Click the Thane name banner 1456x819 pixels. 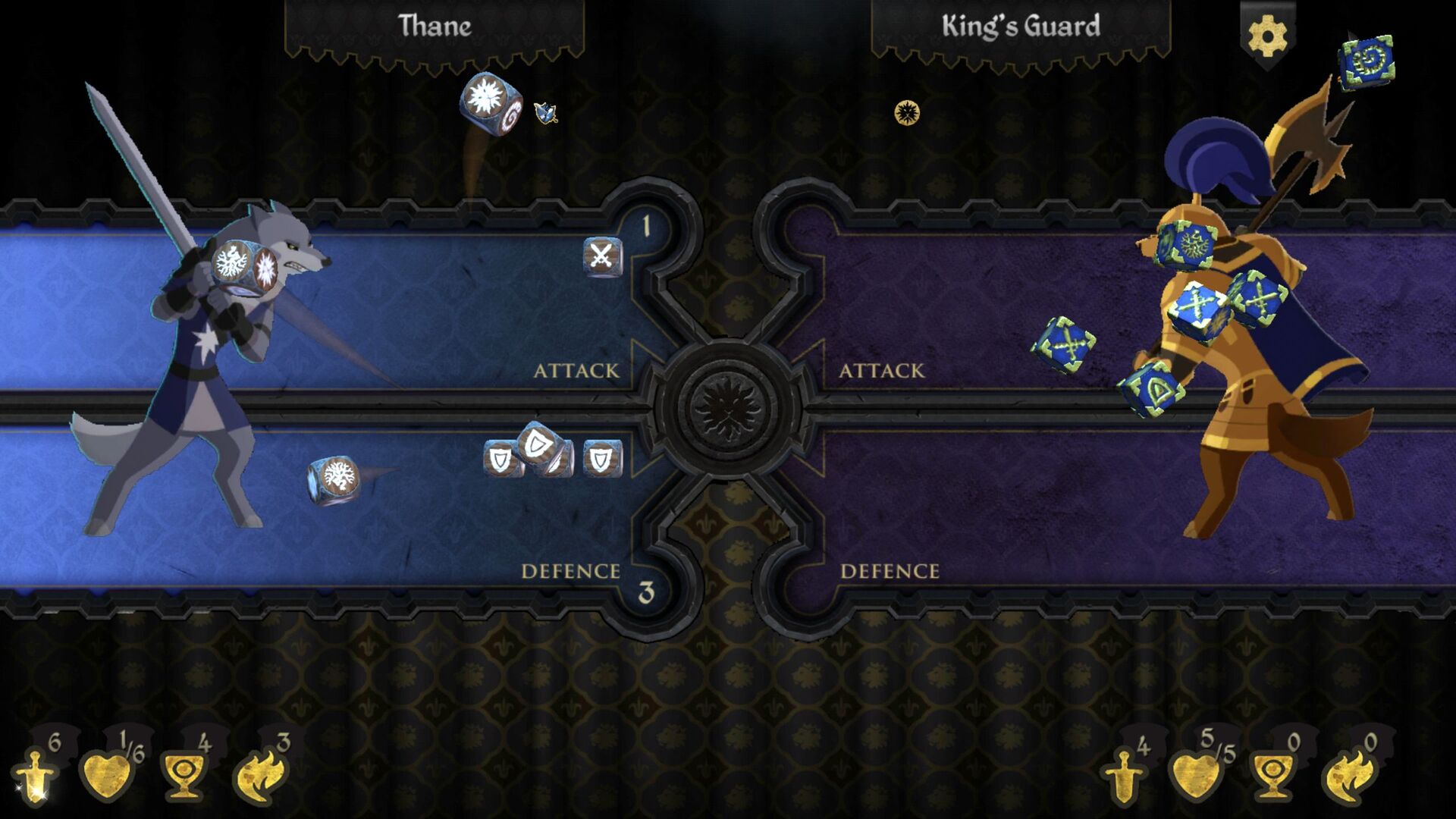tap(437, 28)
